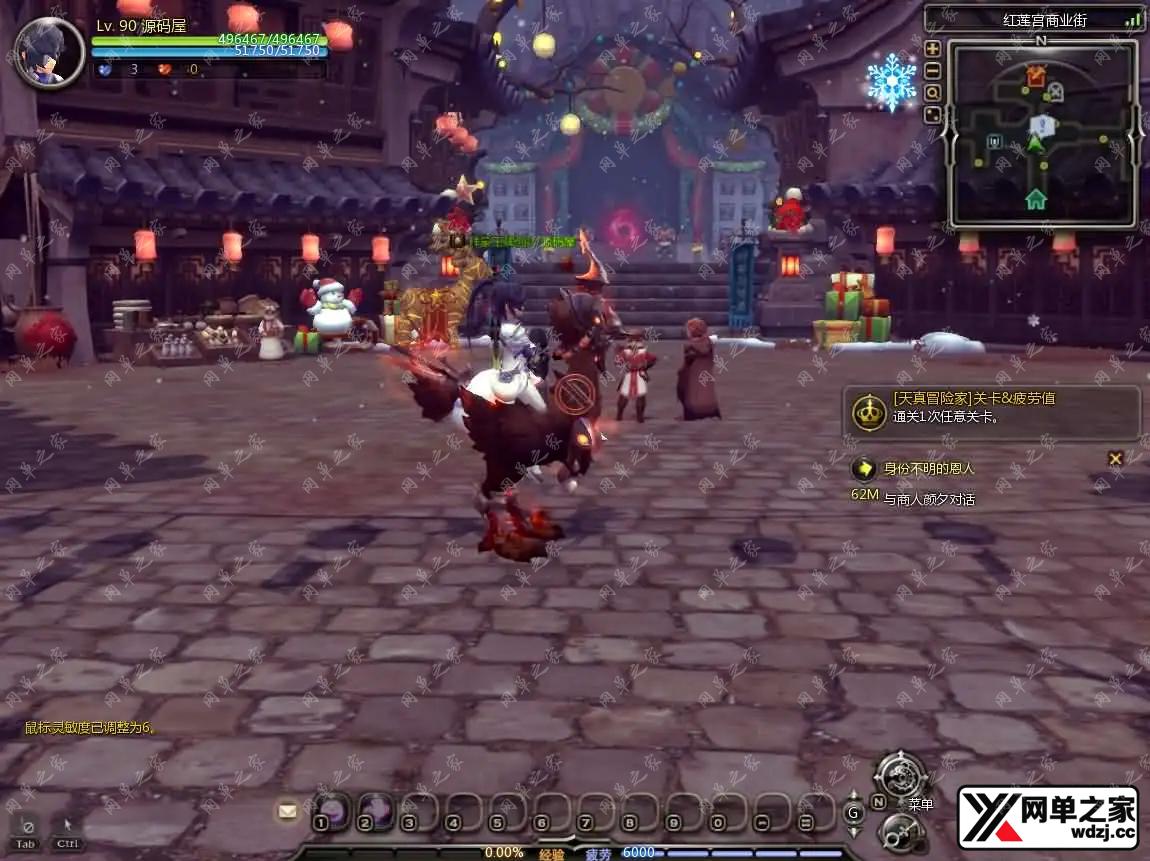Open the minimap of 红莲宫商业街
1150x861 pixels.
[x=1041, y=134]
